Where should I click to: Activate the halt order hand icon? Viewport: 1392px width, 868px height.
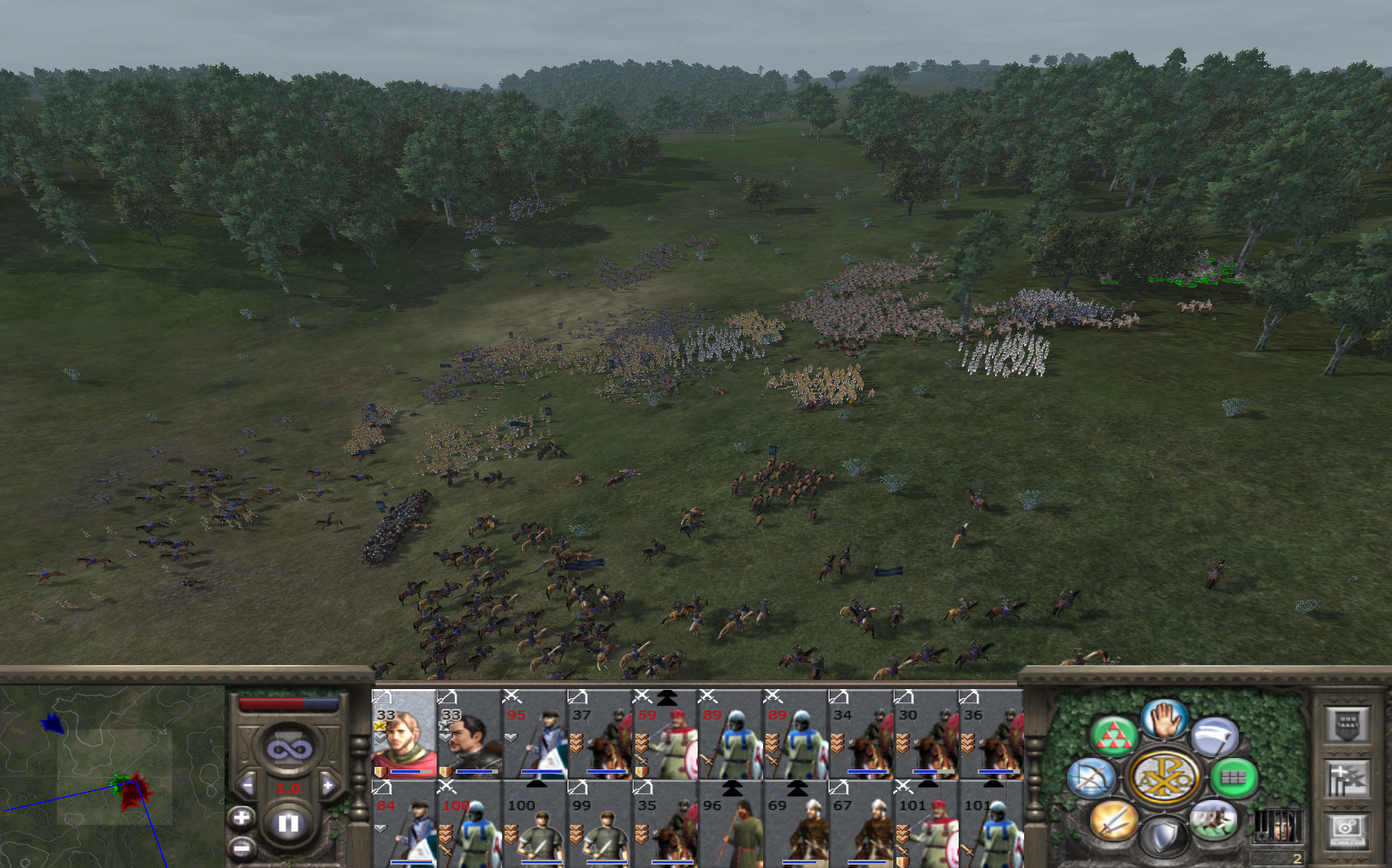pos(1164,719)
